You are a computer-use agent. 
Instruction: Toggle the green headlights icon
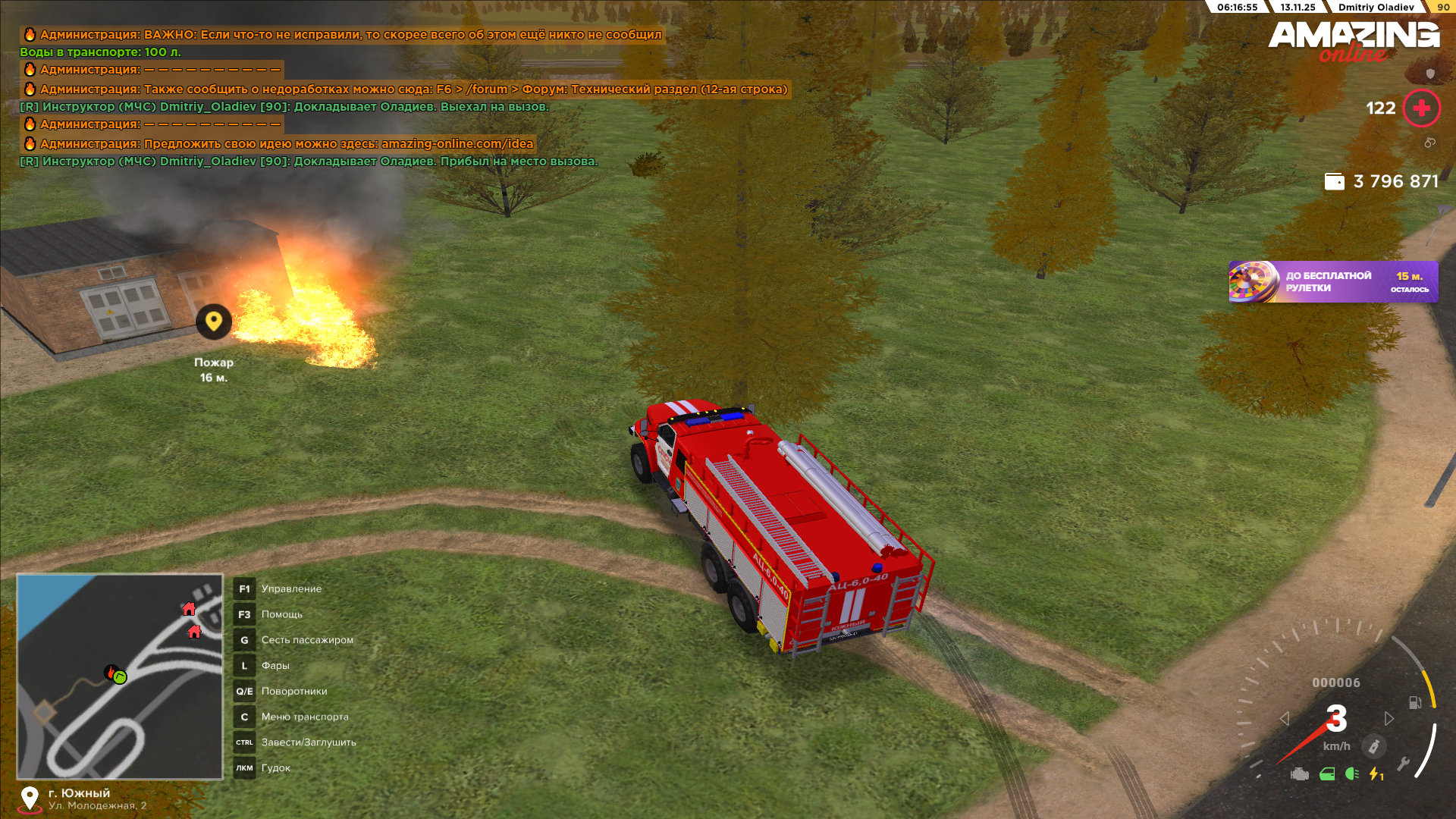(x=1352, y=774)
